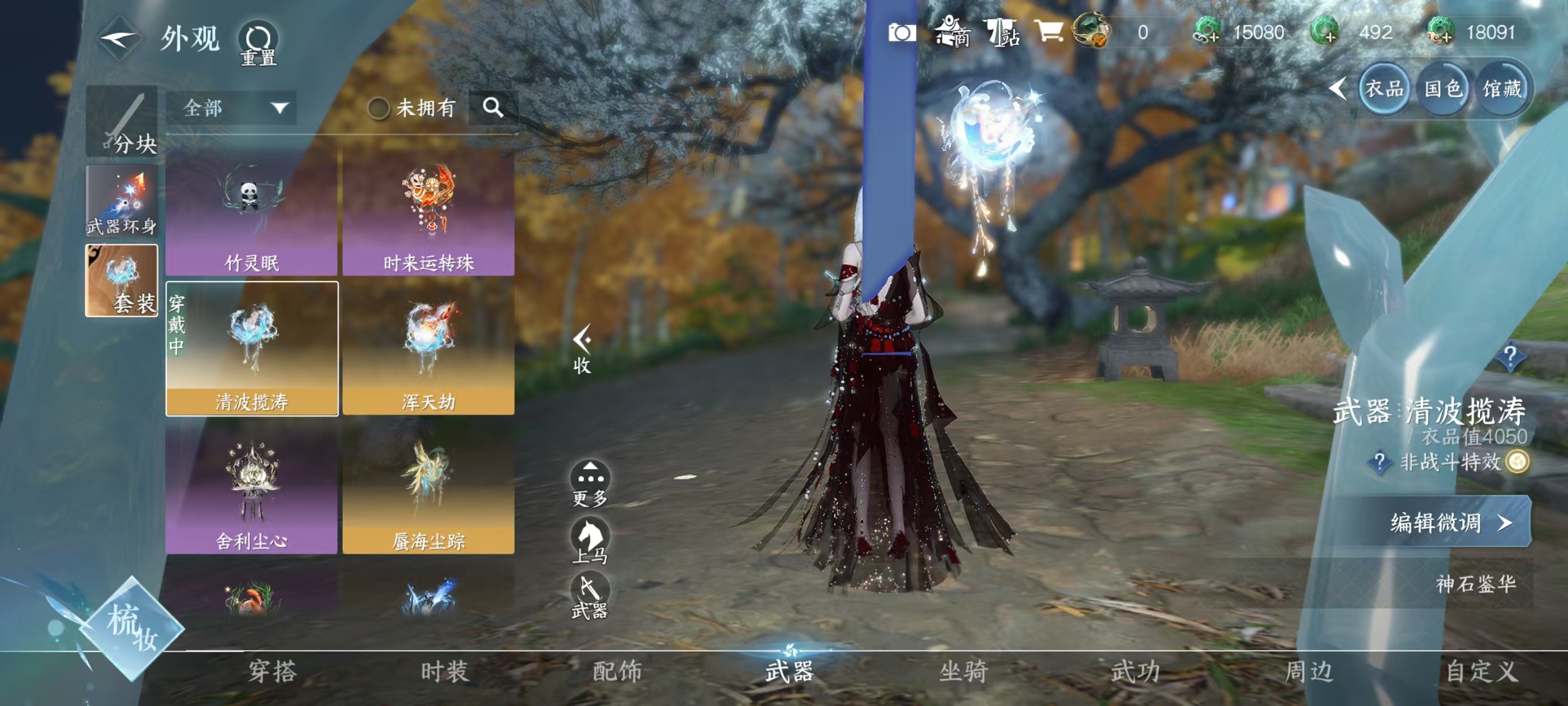Choose the 蜃海尘踪 weapon skin
Viewport: 1568px width, 706px height.
pyautogui.click(x=428, y=489)
